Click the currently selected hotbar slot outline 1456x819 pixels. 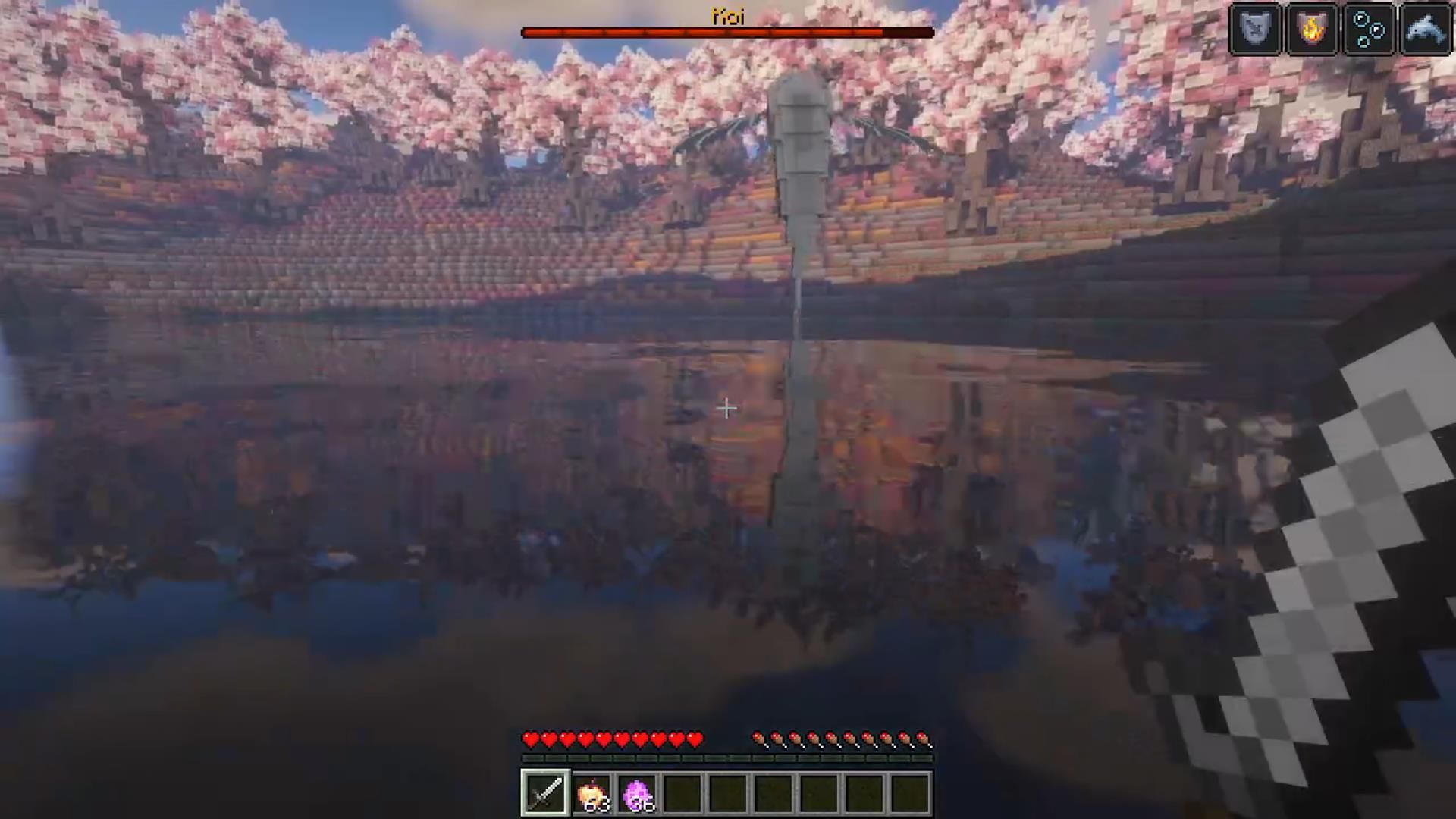pyautogui.click(x=544, y=792)
